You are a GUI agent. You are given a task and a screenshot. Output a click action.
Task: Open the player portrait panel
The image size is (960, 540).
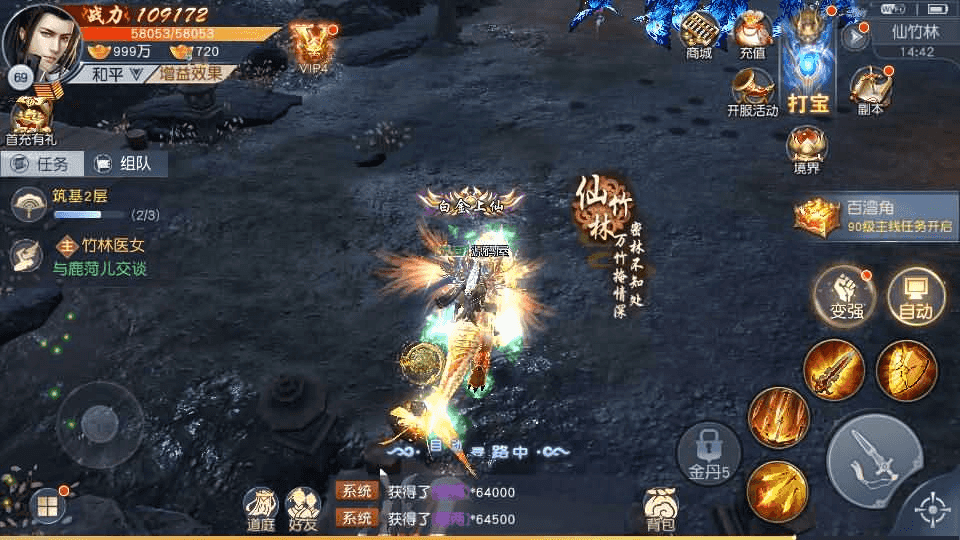click(42, 38)
